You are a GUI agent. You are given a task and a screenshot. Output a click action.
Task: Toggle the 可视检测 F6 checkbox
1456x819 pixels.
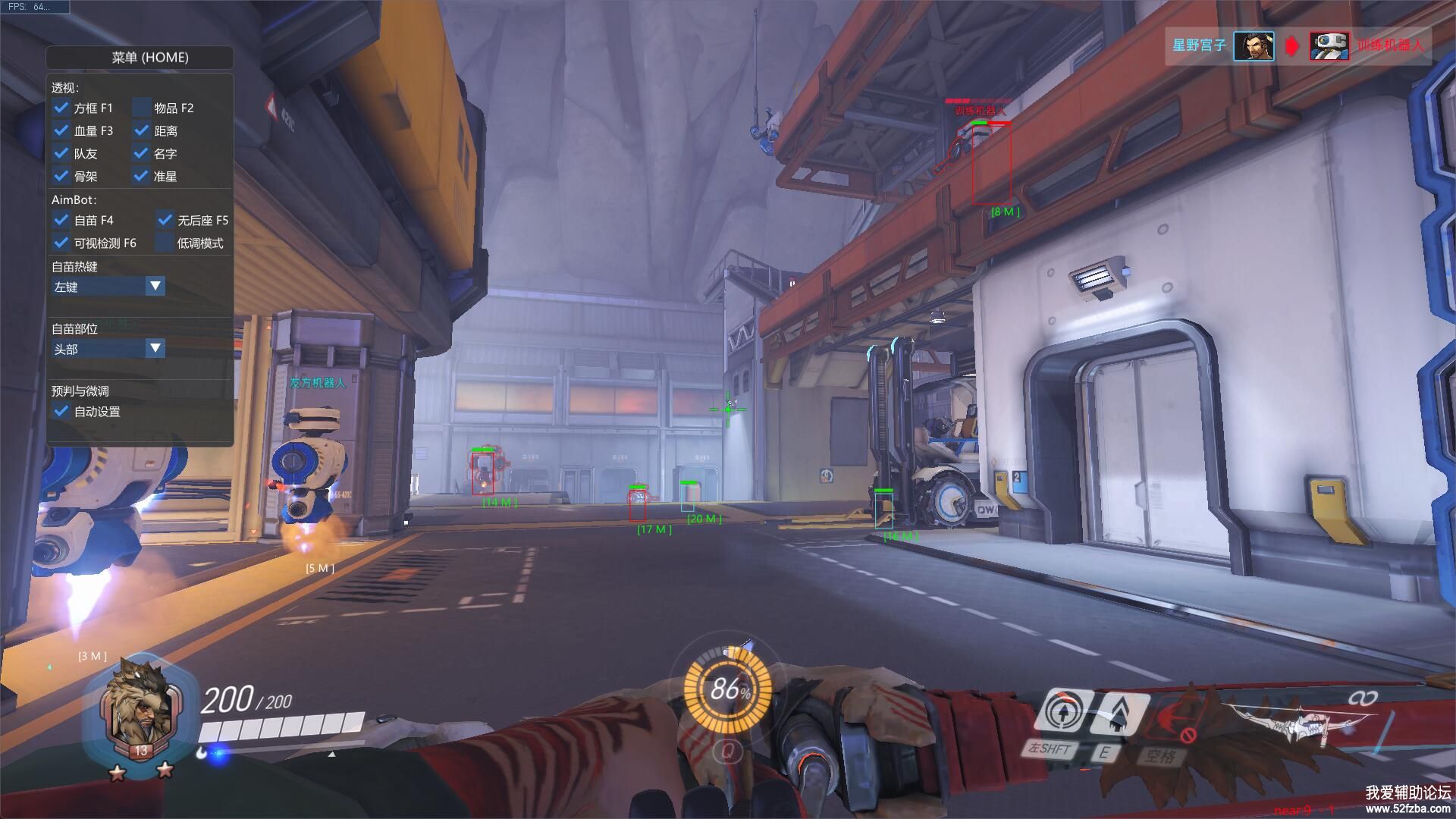point(61,243)
